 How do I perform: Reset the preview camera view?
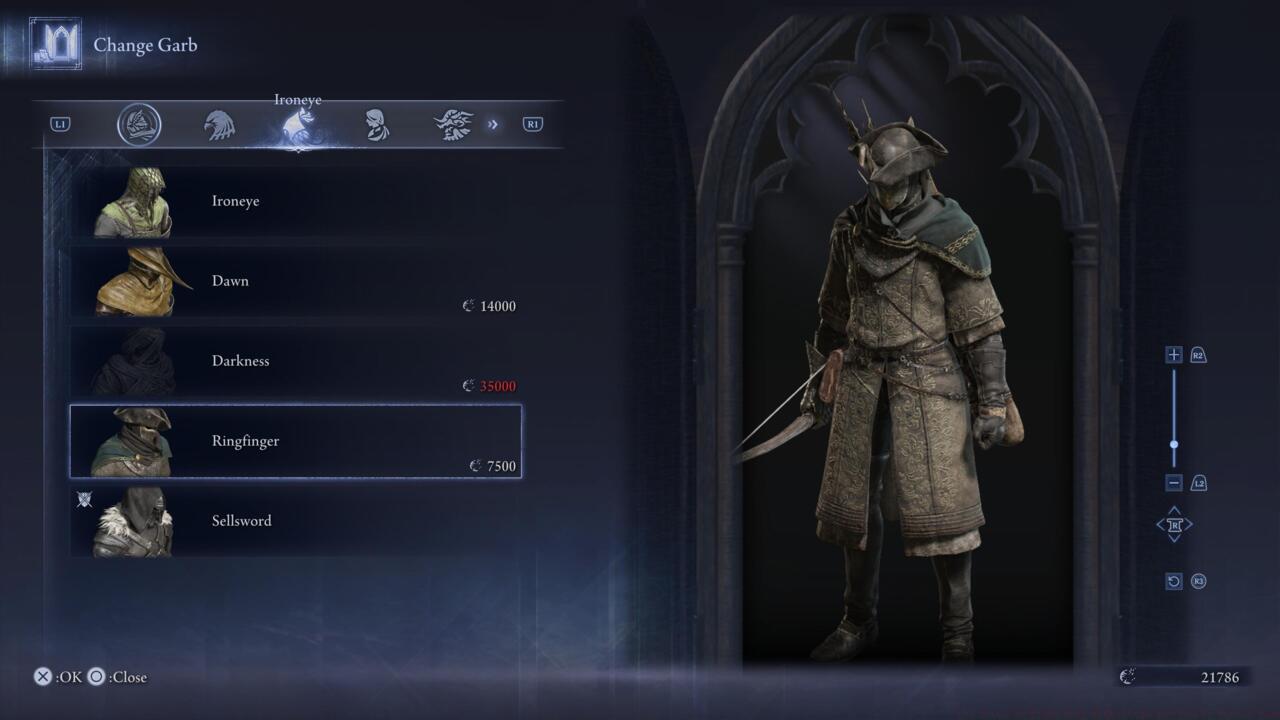(x=1174, y=581)
